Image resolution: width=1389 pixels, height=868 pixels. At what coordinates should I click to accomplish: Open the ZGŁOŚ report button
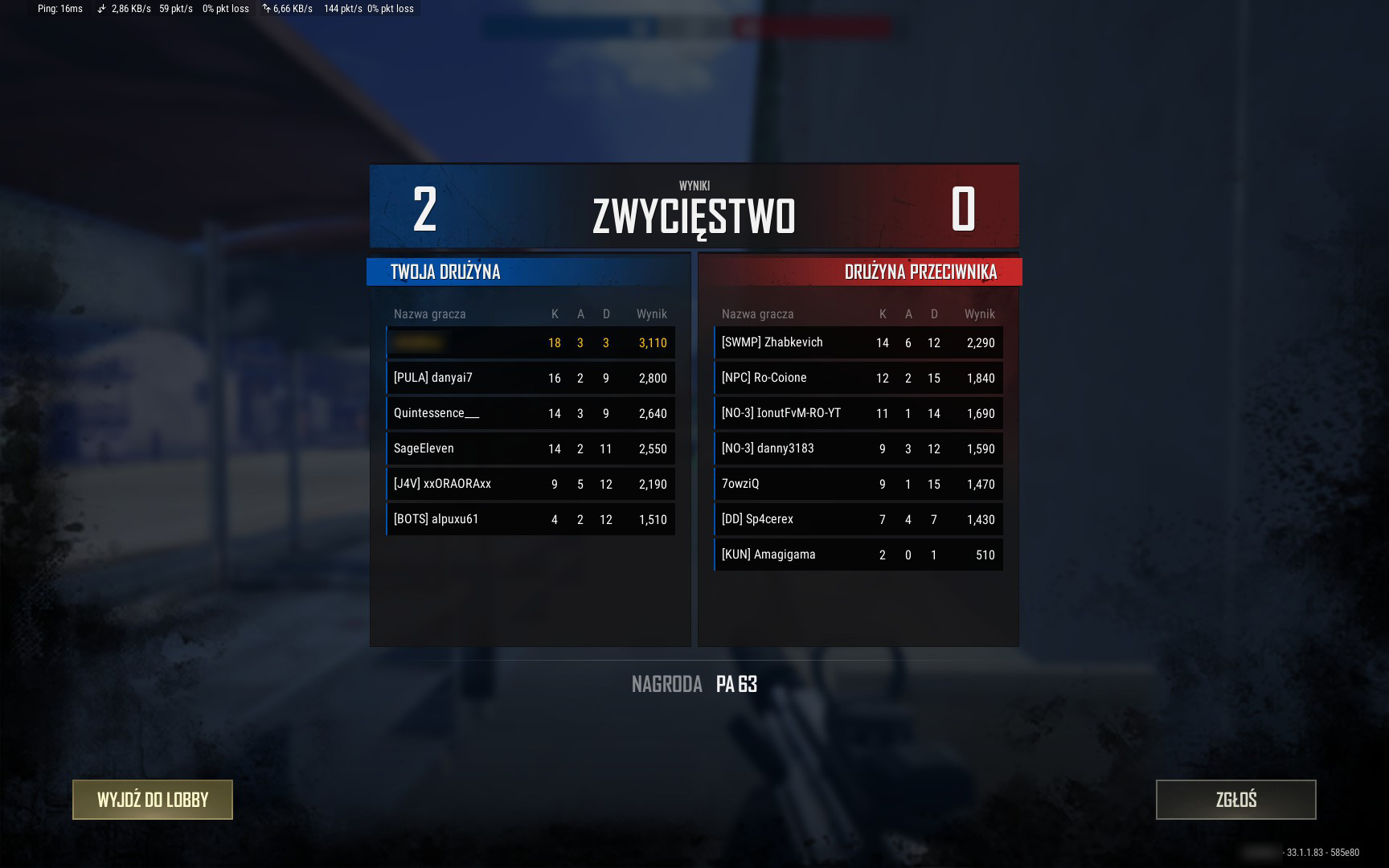point(1235,800)
